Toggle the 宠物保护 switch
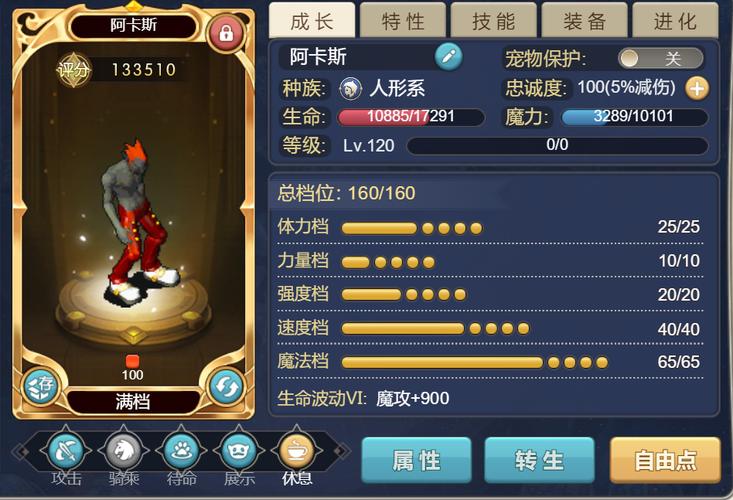The height and width of the screenshot is (500, 733). 660,59
